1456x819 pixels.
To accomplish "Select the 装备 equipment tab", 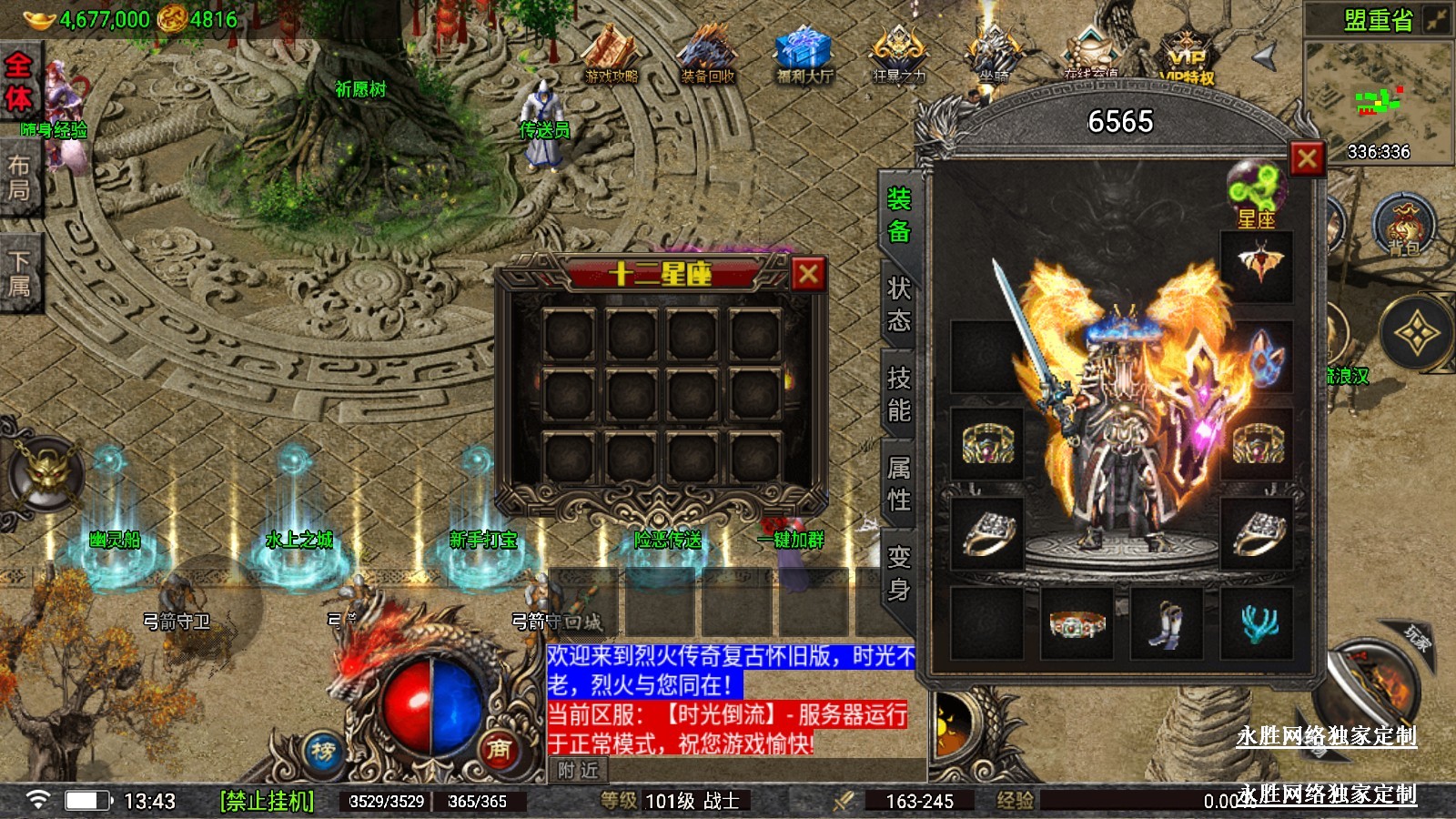I will pyautogui.click(x=899, y=215).
